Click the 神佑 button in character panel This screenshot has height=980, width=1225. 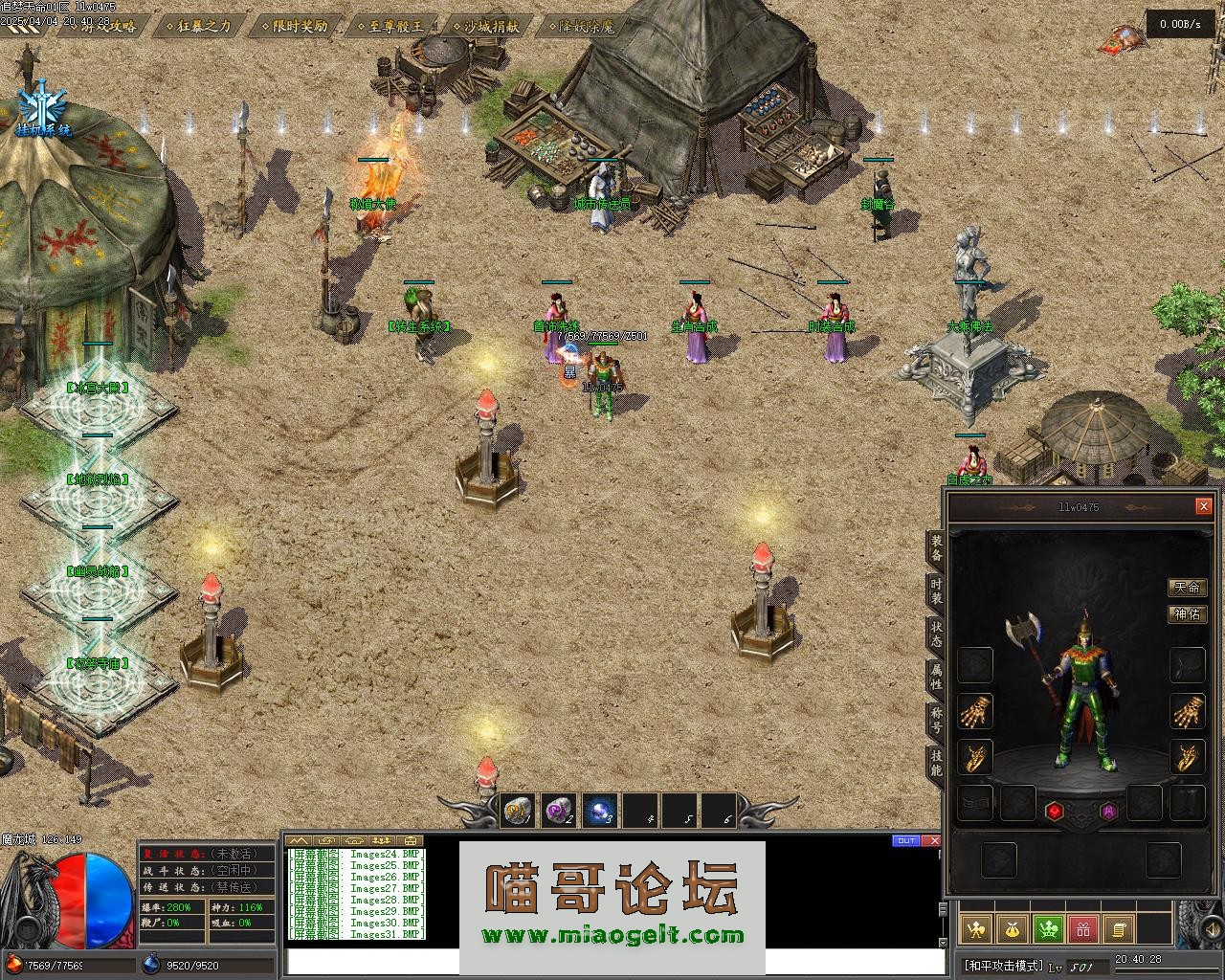tap(1187, 613)
